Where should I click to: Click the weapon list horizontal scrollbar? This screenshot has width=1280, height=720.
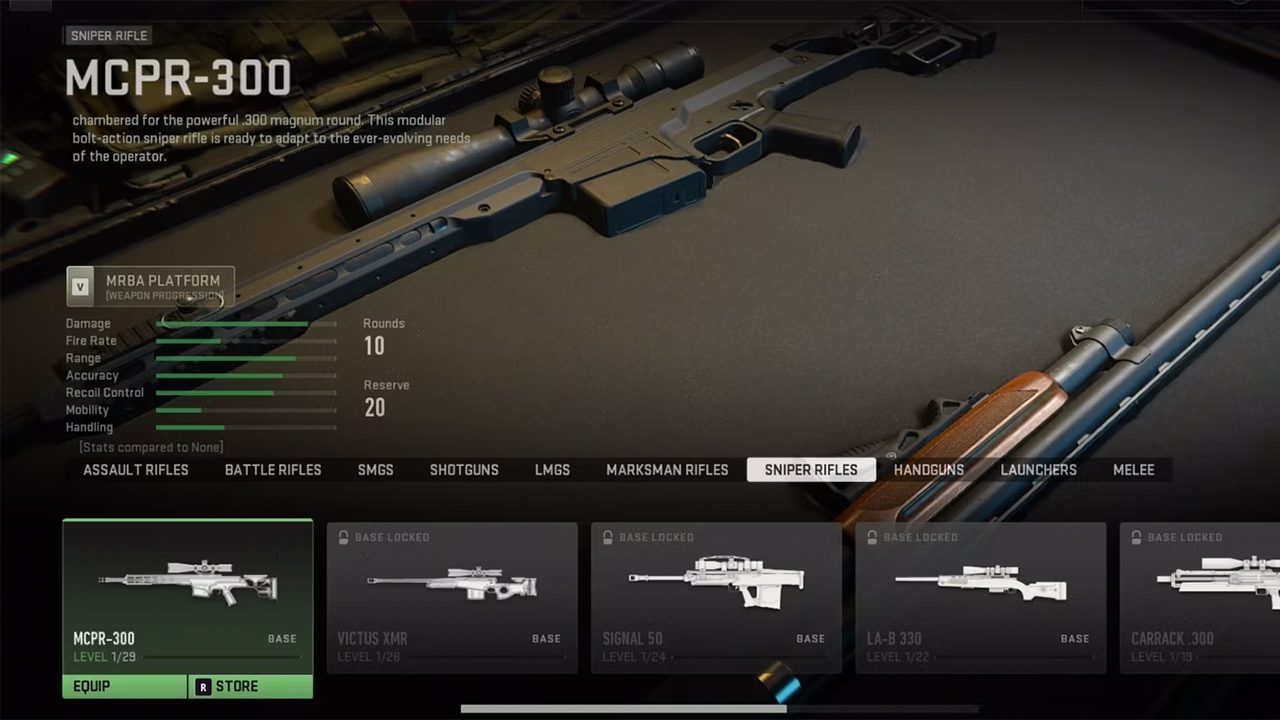point(622,709)
